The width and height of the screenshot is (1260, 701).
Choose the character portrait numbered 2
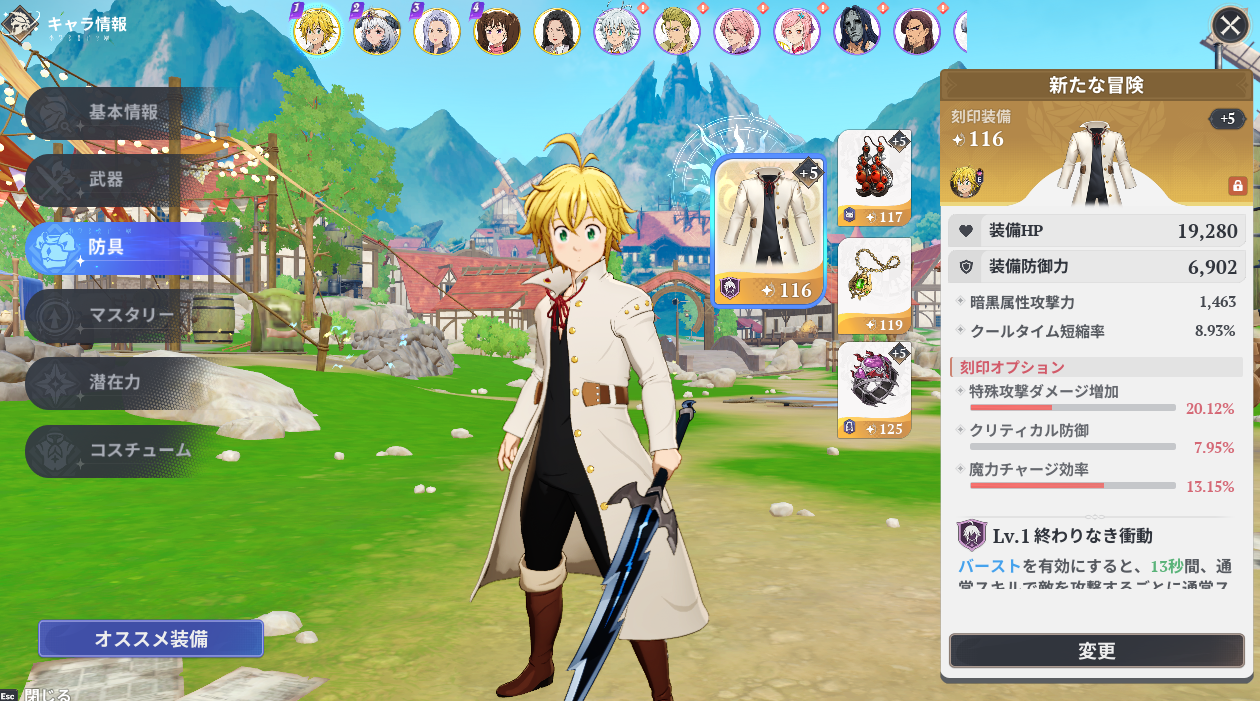click(x=377, y=31)
